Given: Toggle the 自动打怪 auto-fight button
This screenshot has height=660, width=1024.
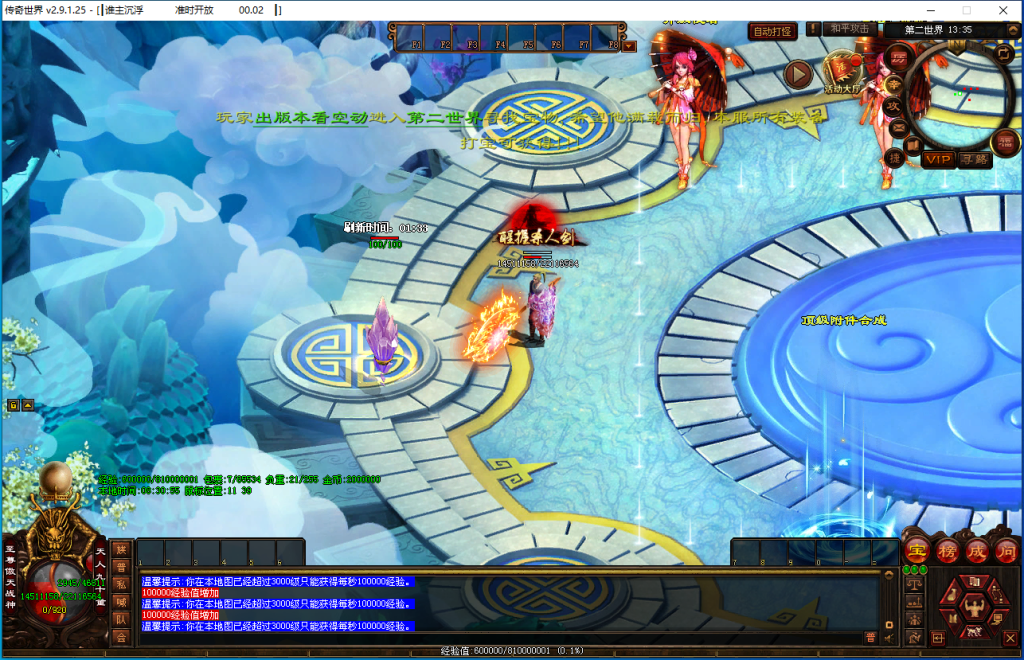Looking at the screenshot, I should pos(773,31).
